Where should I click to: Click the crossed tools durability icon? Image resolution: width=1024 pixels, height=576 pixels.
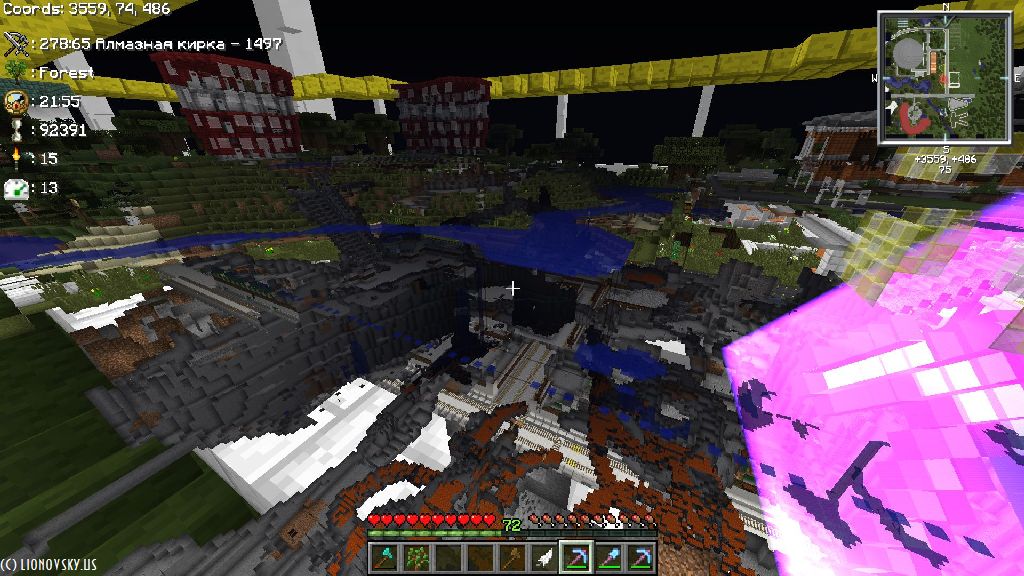(x=15, y=43)
